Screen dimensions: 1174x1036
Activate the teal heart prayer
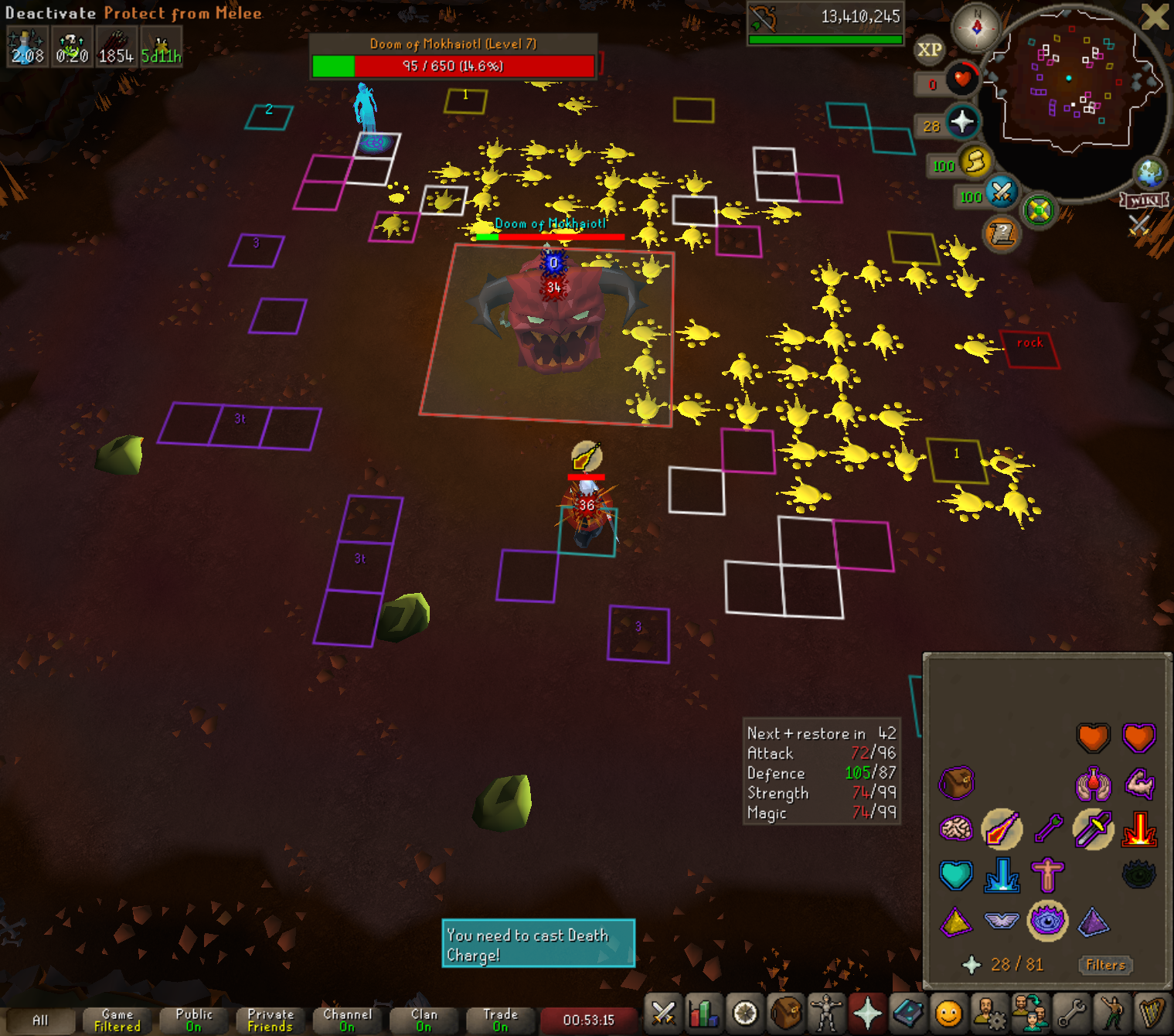[x=956, y=875]
